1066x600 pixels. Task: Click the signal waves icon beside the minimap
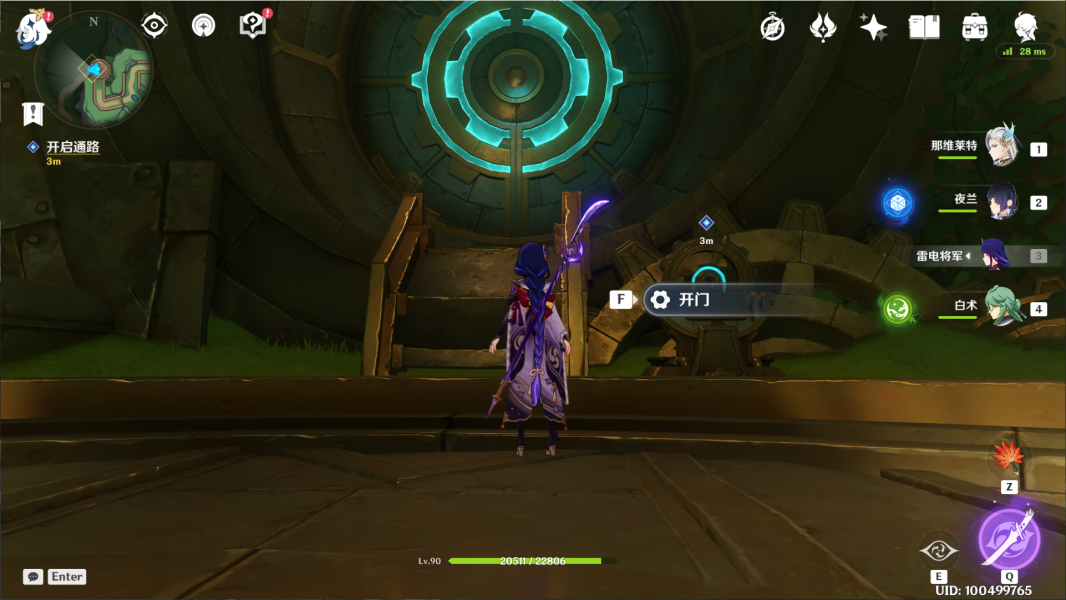203,25
